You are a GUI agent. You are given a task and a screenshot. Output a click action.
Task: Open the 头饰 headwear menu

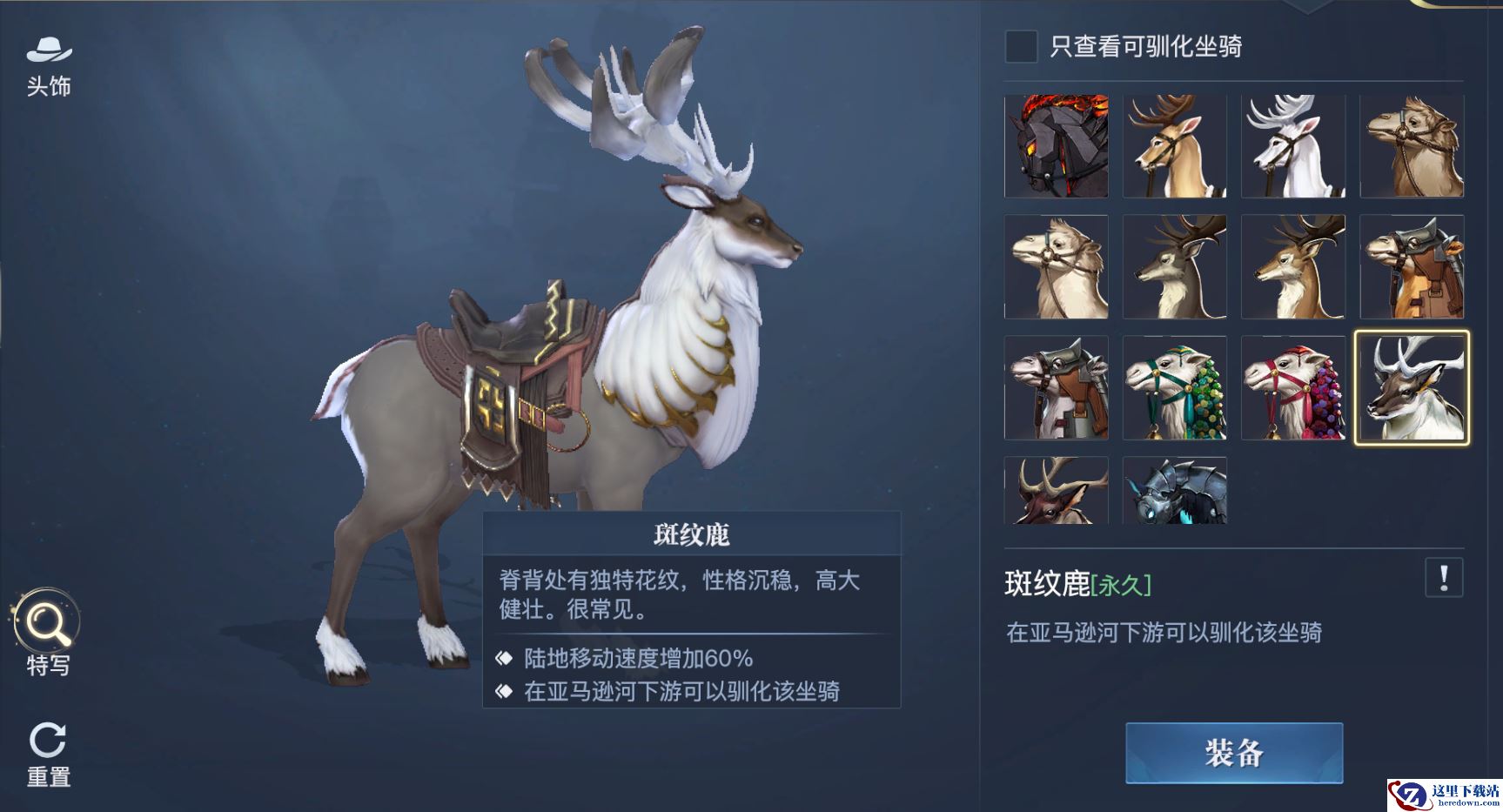coord(49,65)
